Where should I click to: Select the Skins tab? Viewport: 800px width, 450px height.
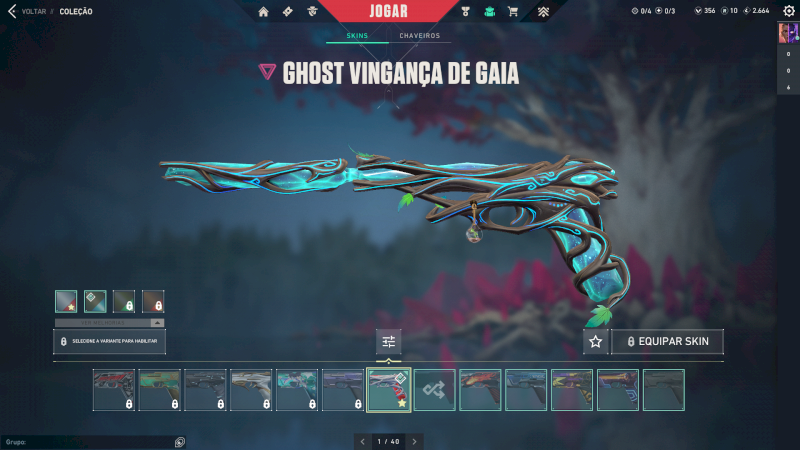(357, 36)
